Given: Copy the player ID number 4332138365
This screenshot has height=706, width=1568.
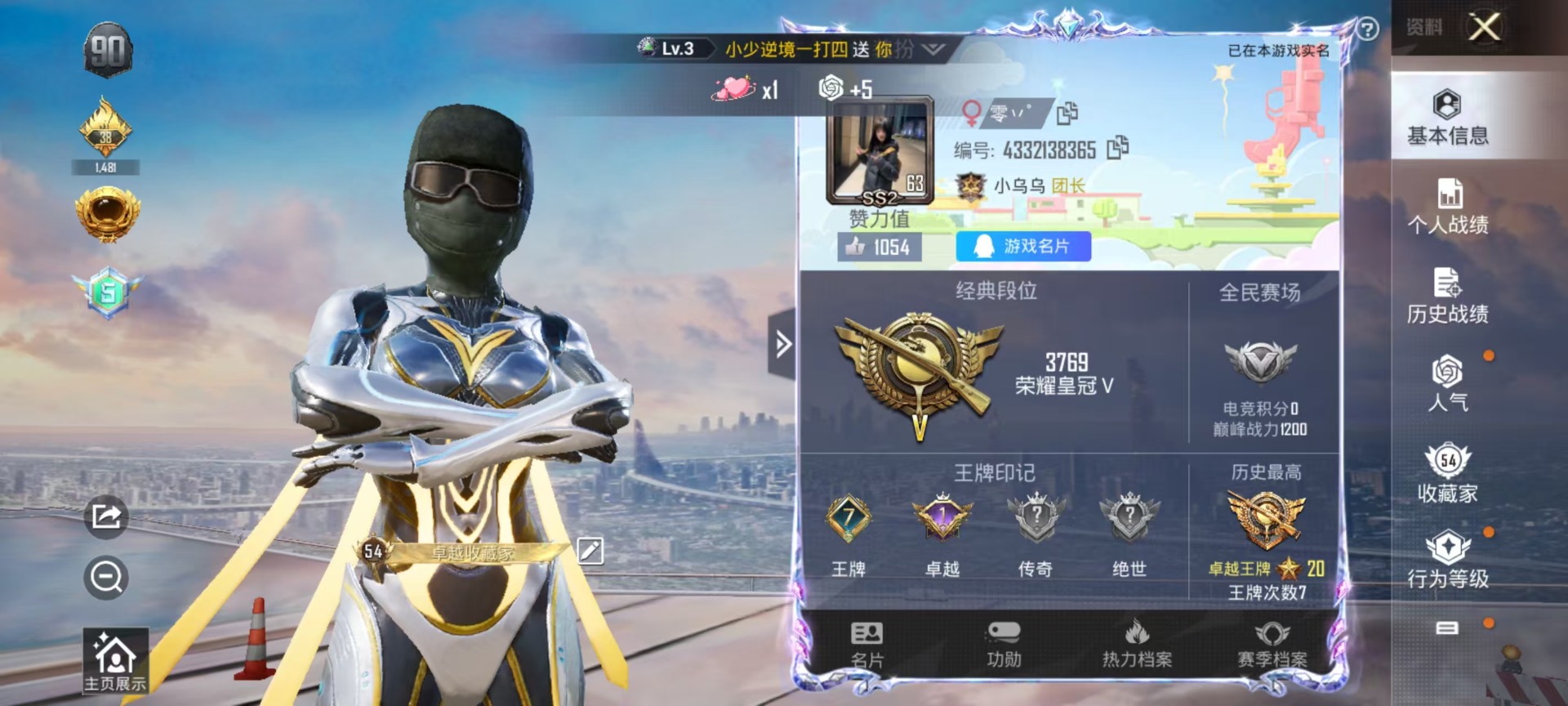Looking at the screenshot, I should click(1117, 148).
